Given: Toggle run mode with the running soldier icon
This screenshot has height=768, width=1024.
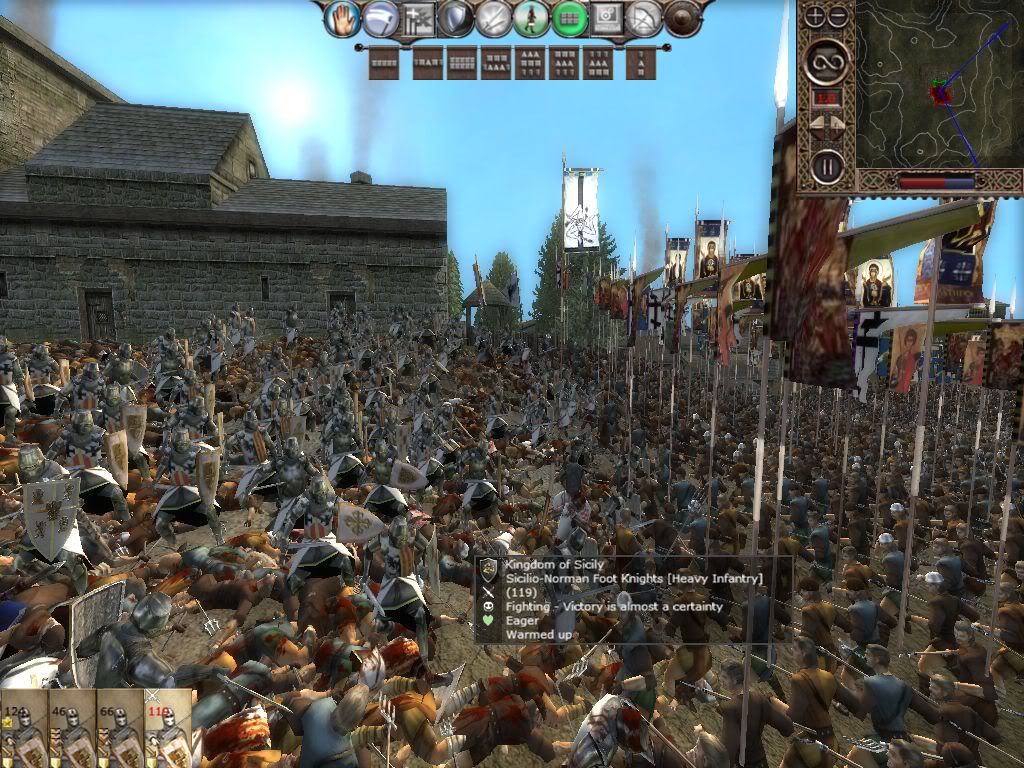Looking at the screenshot, I should [531, 18].
